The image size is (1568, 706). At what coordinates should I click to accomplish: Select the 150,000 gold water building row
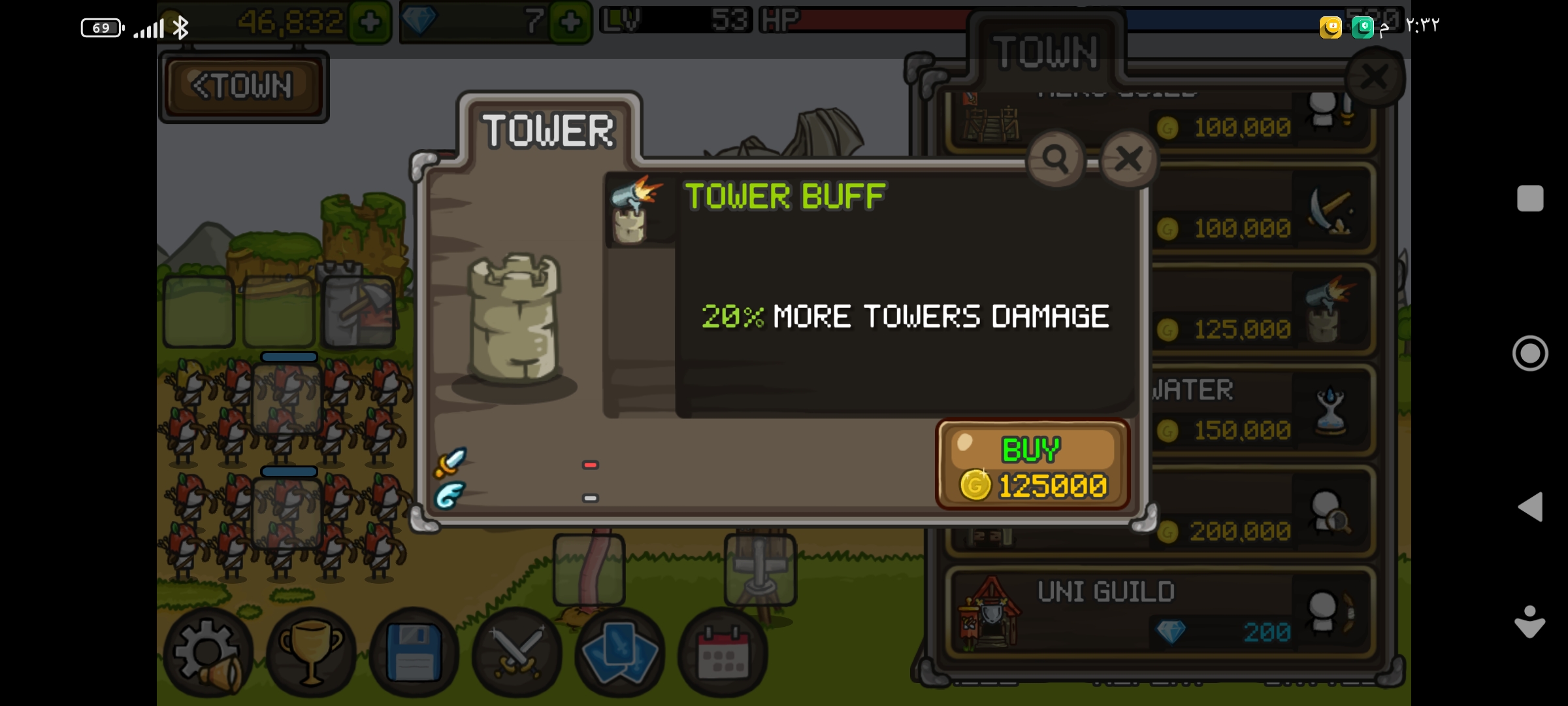pyautogui.click(x=1261, y=411)
